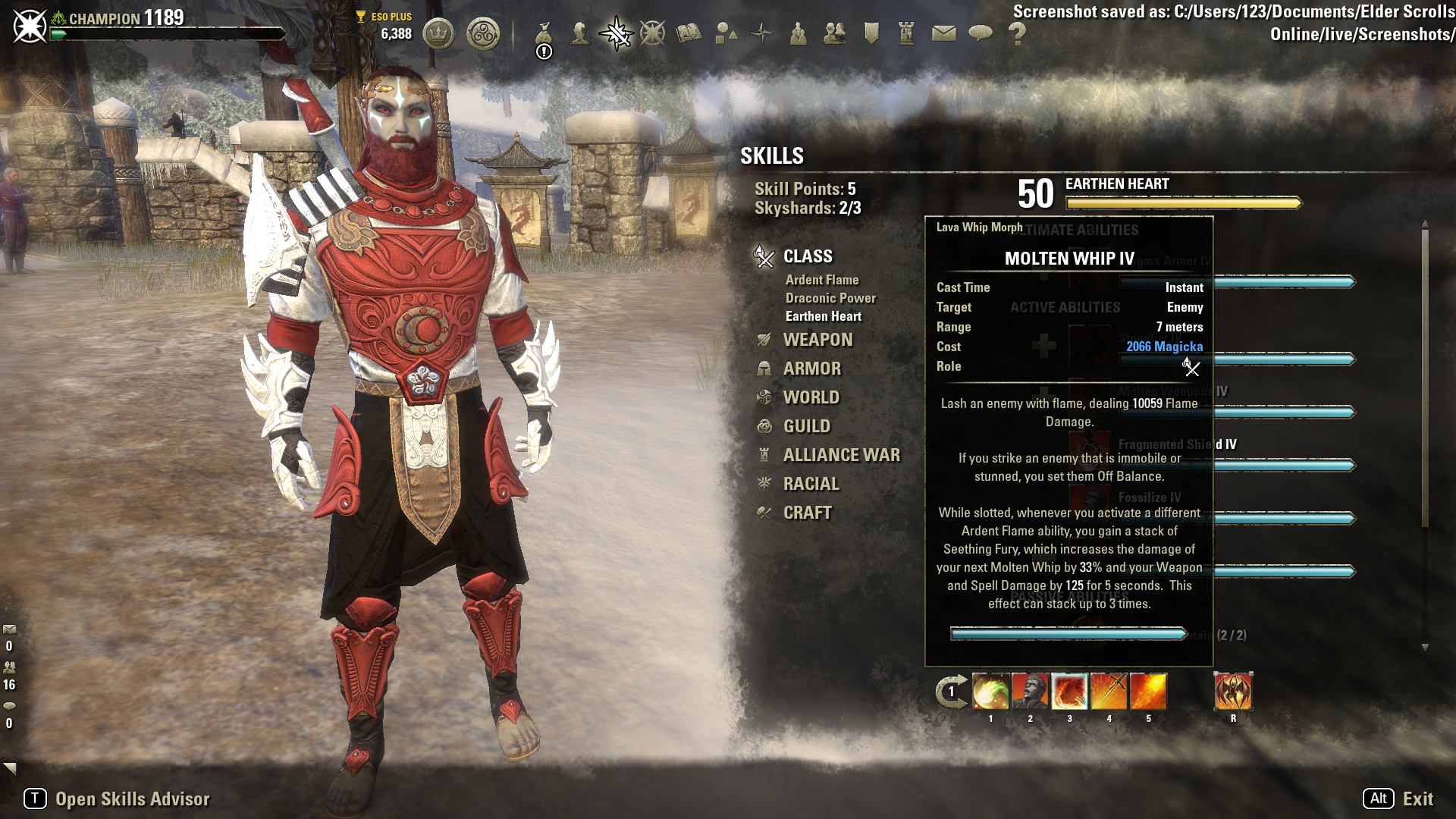
Task: Expand the World skills category
Action: 811,397
